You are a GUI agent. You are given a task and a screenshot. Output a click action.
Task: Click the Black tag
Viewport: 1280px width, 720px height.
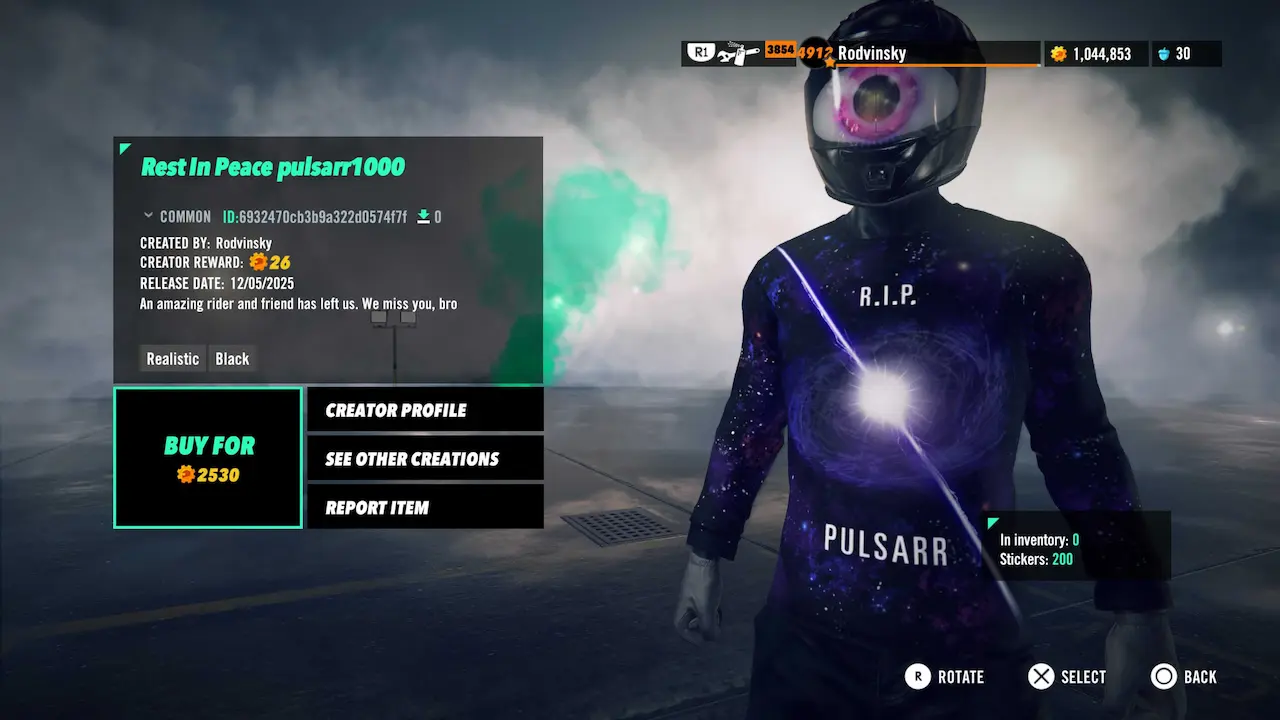[x=232, y=359]
